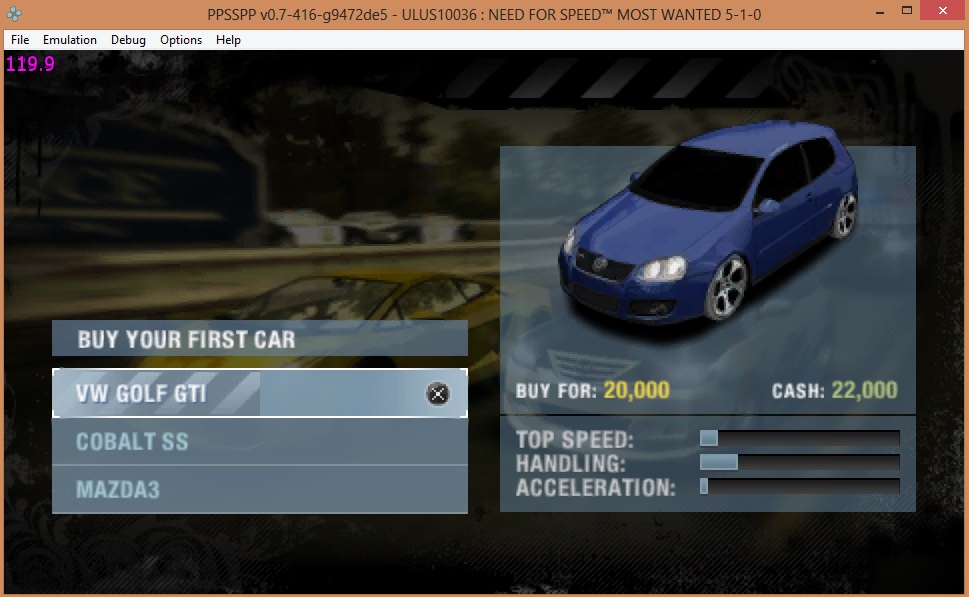Open the Help menu
The width and height of the screenshot is (969, 597).
click(228, 40)
